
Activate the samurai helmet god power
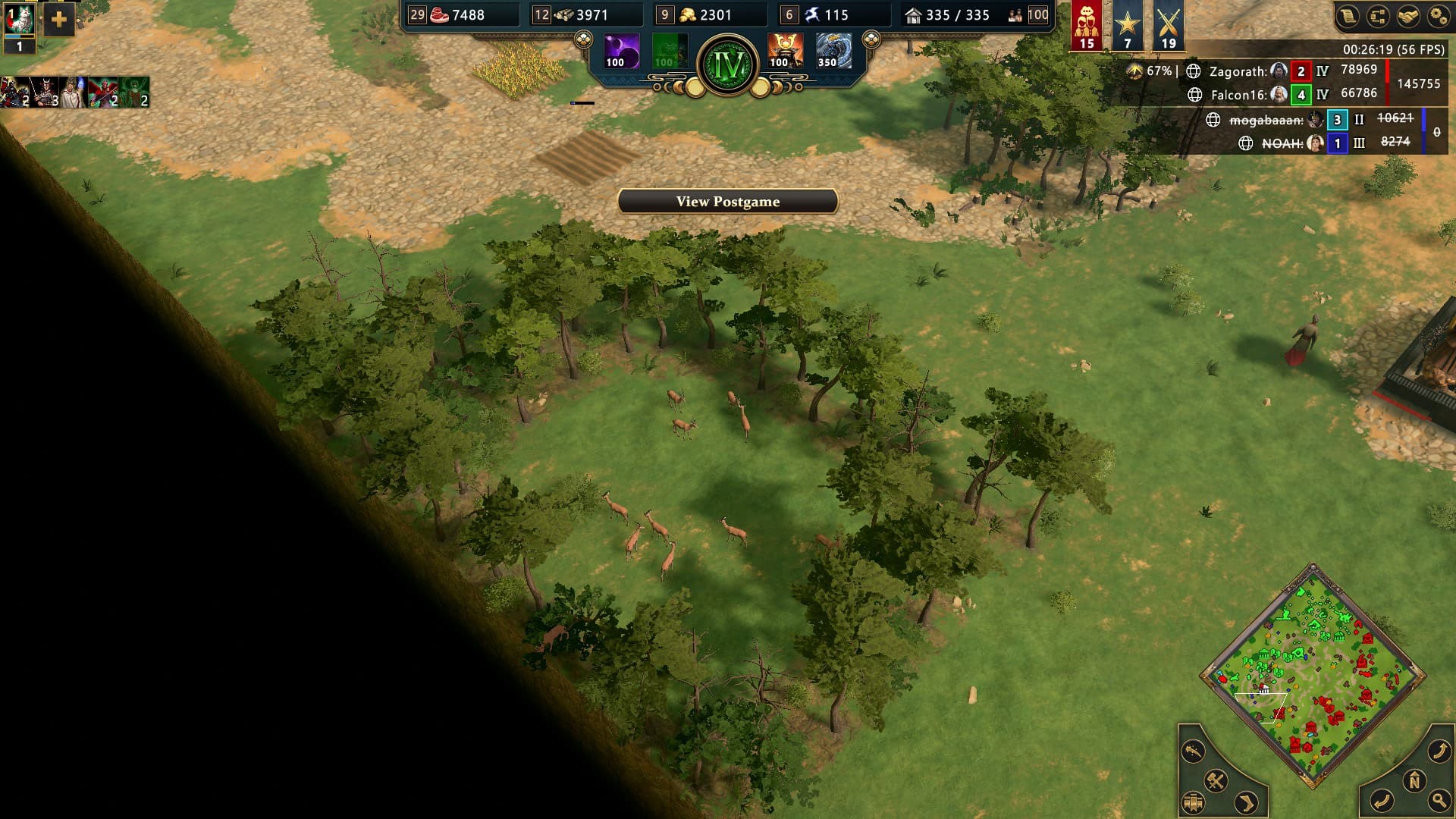[785, 52]
